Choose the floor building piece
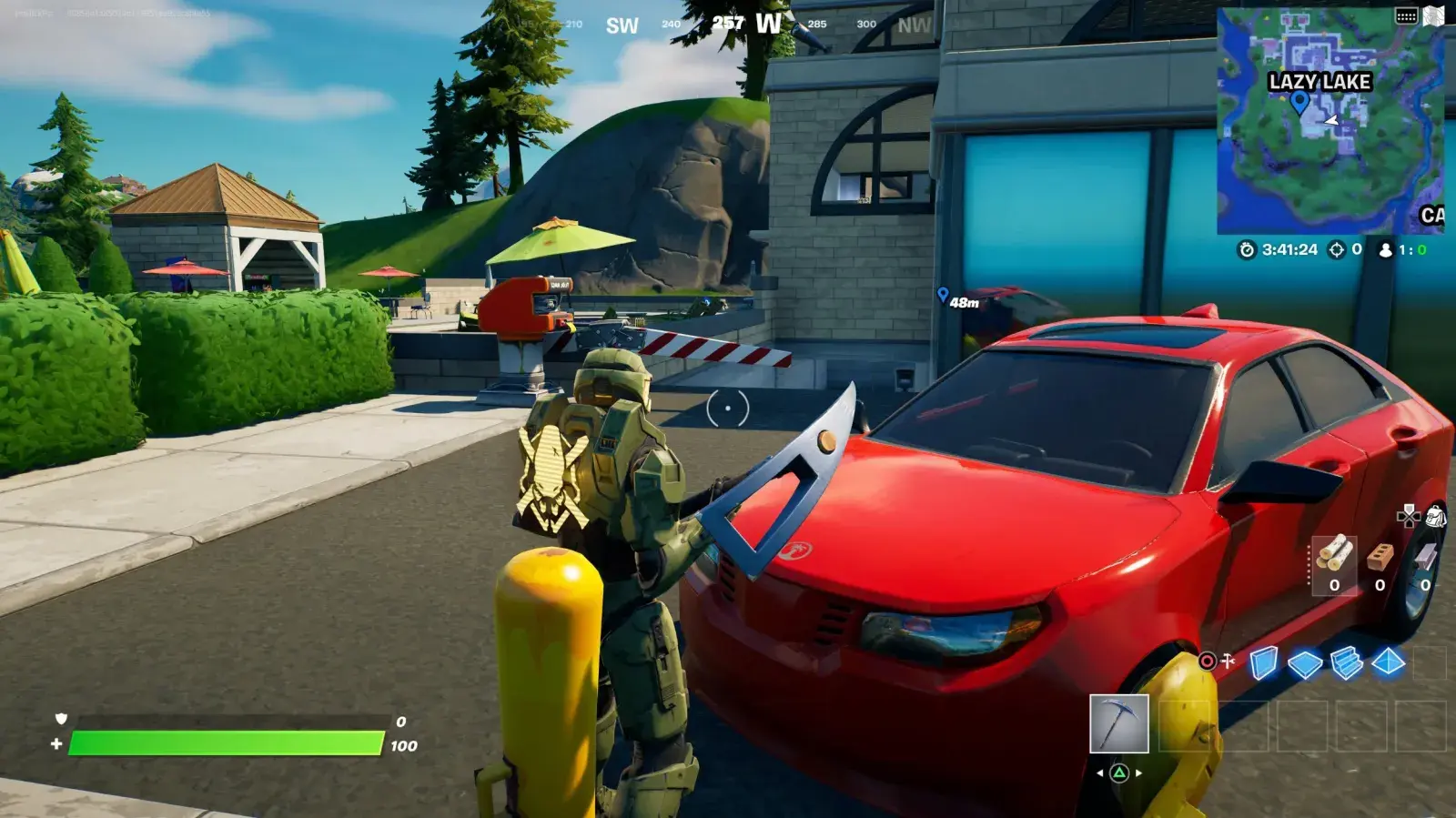This screenshot has height=818, width=1456. click(x=1304, y=664)
